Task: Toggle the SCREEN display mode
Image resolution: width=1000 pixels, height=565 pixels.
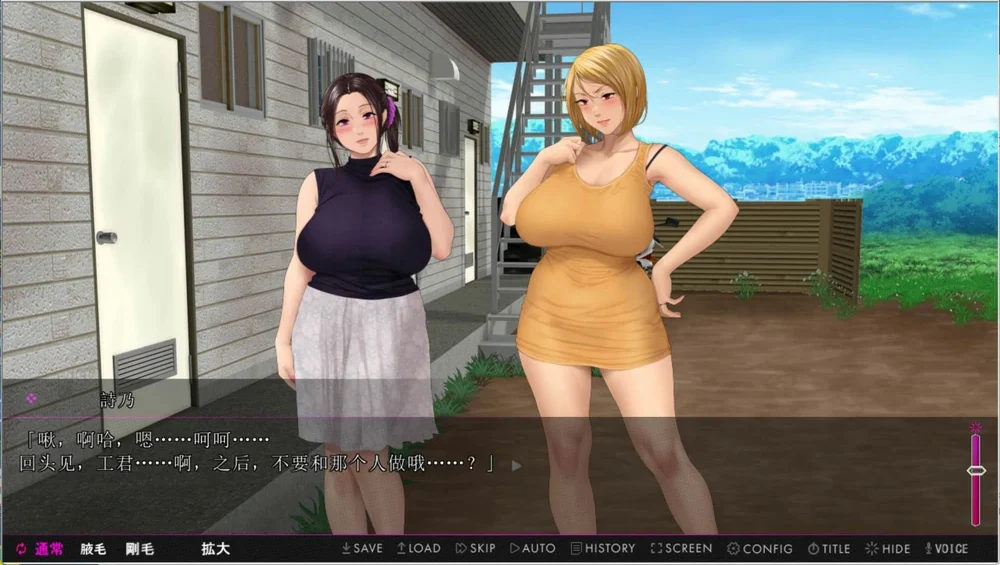Action: tap(682, 548)
